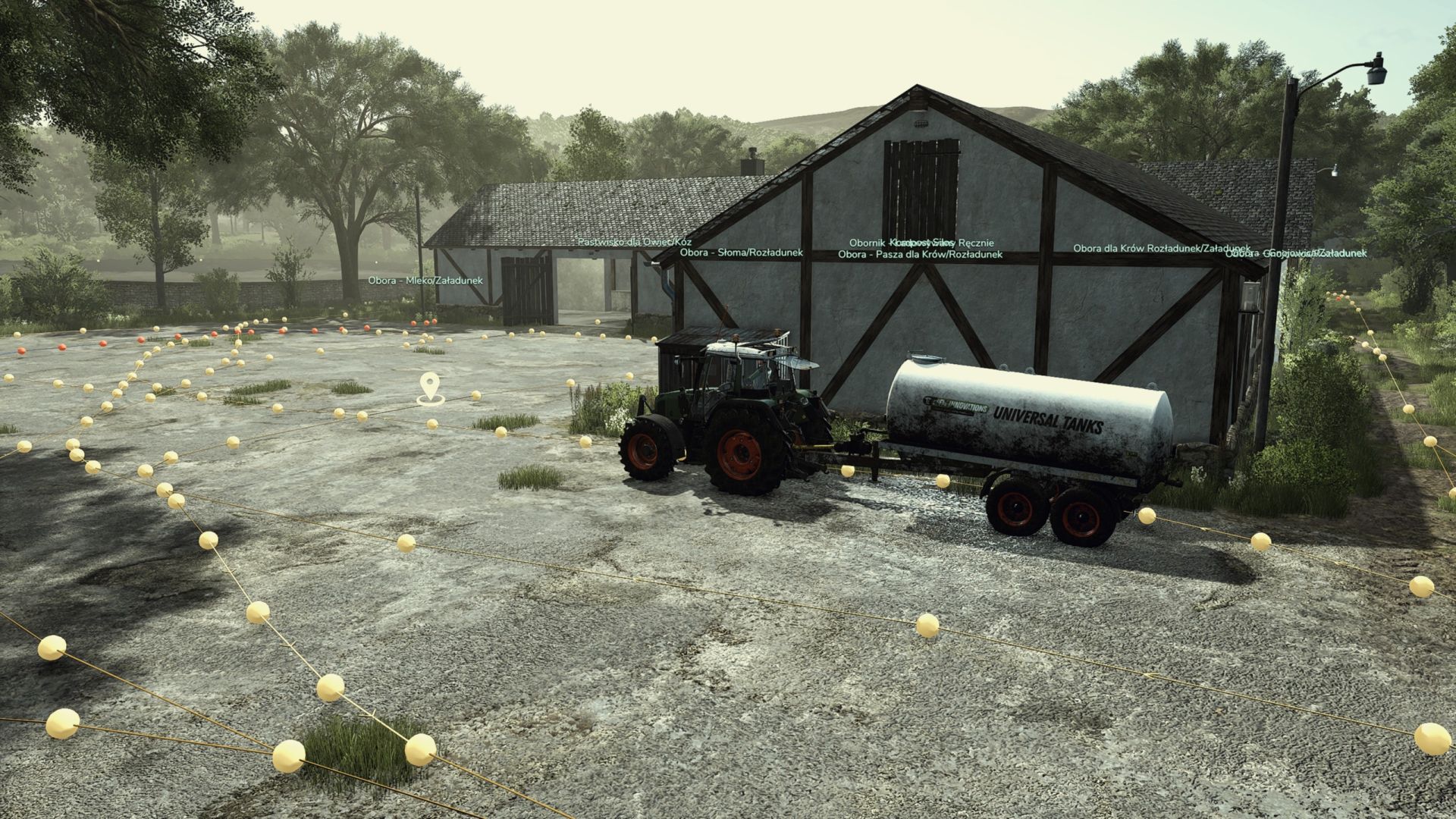Pick the "Obora - Pasza dla Krów/Rozładunek" marker
Image resolution: width=1456 pixels, height=819 pixels.
(920, 255)
